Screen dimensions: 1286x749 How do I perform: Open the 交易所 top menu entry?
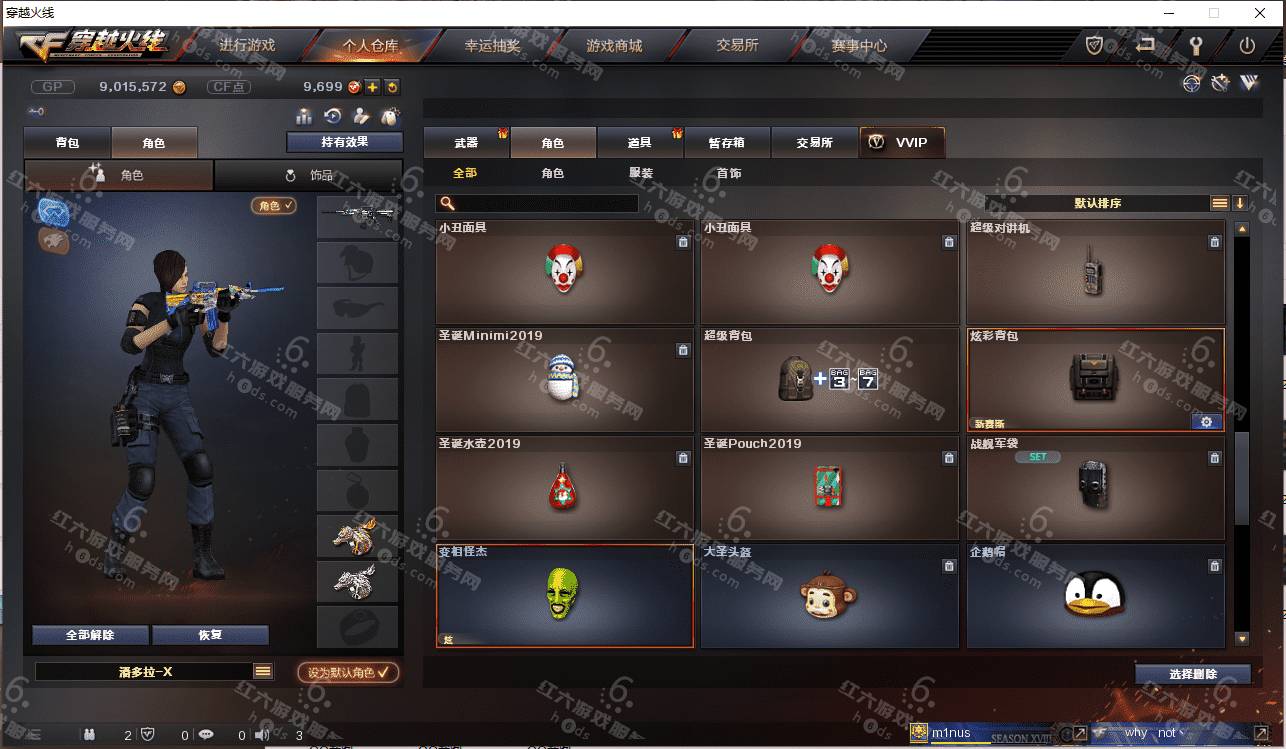pos(737,46)
